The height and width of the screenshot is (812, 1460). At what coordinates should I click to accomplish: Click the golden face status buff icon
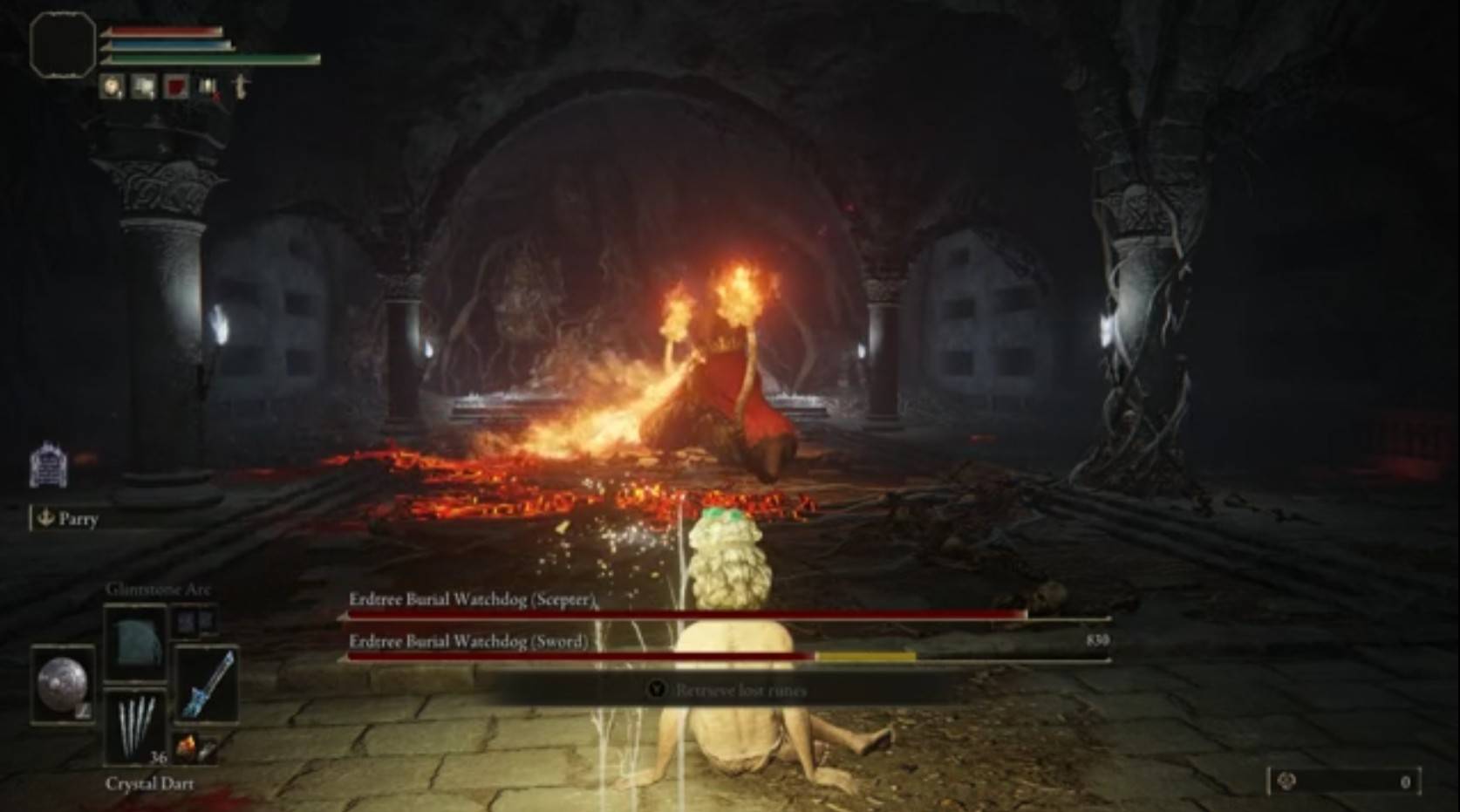point(112,86)
